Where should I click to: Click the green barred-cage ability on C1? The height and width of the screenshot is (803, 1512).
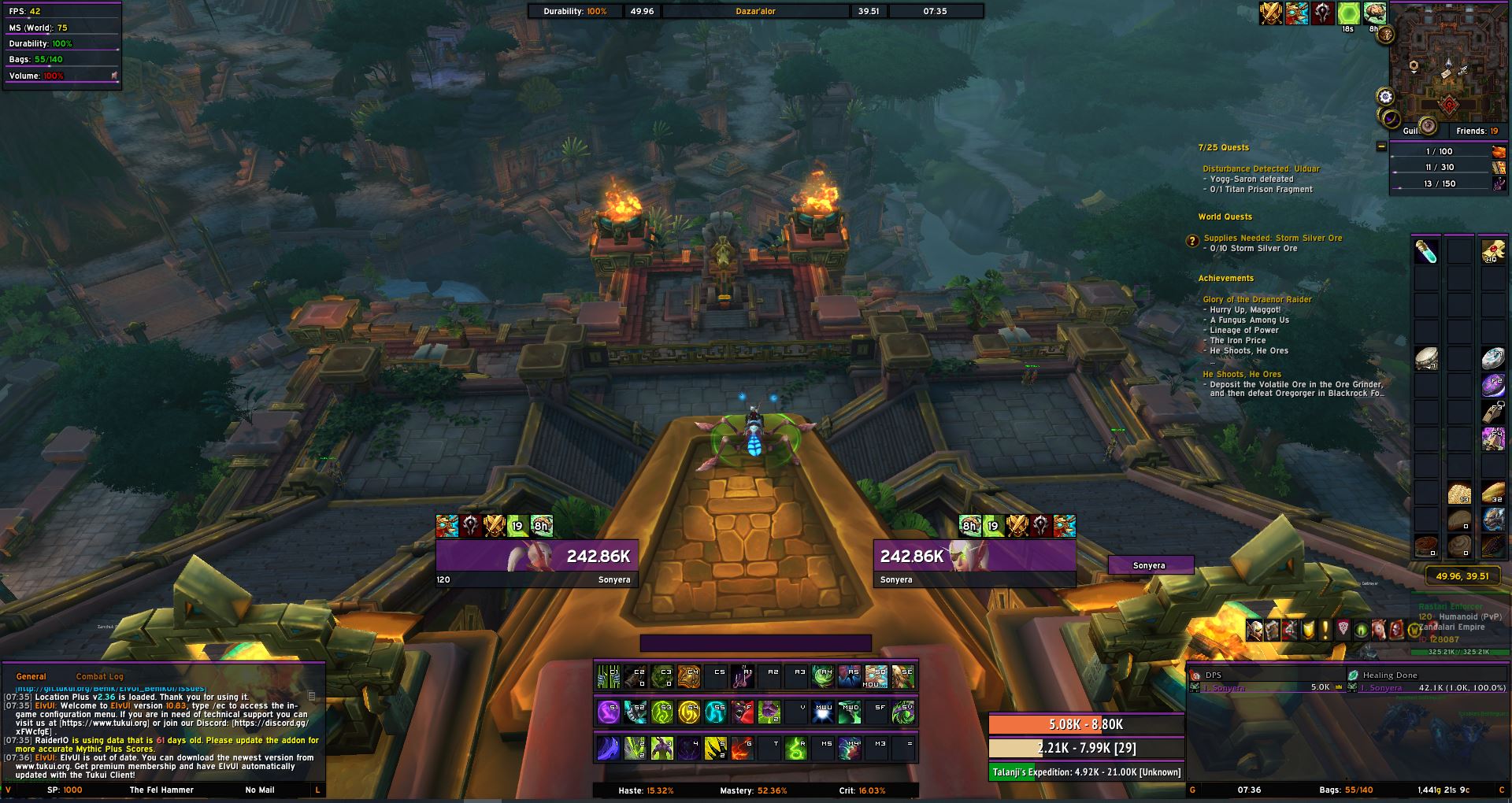608,677
